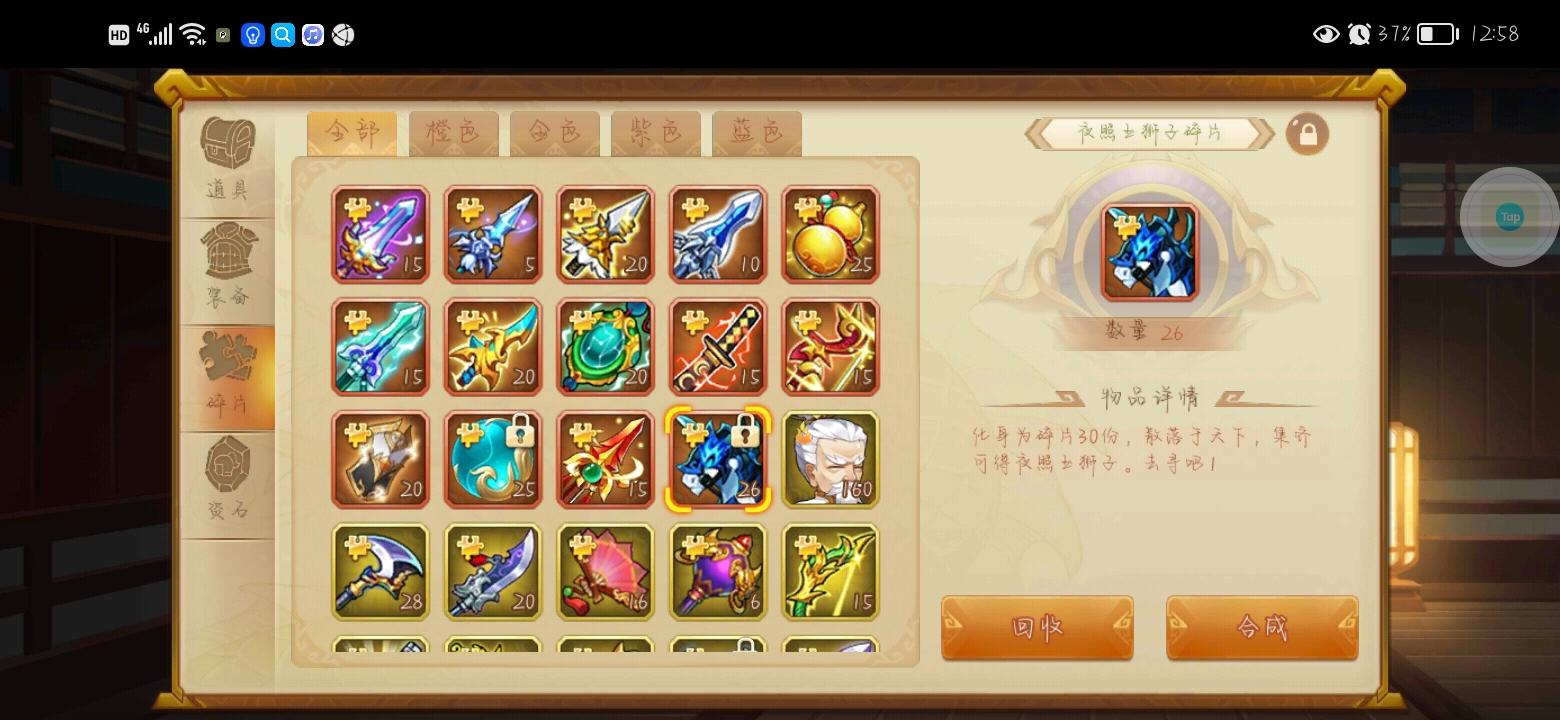Switch to the 全部 tab
Image resolution: width=1560 pixels, height=720 pixels.
click(351, 131)
